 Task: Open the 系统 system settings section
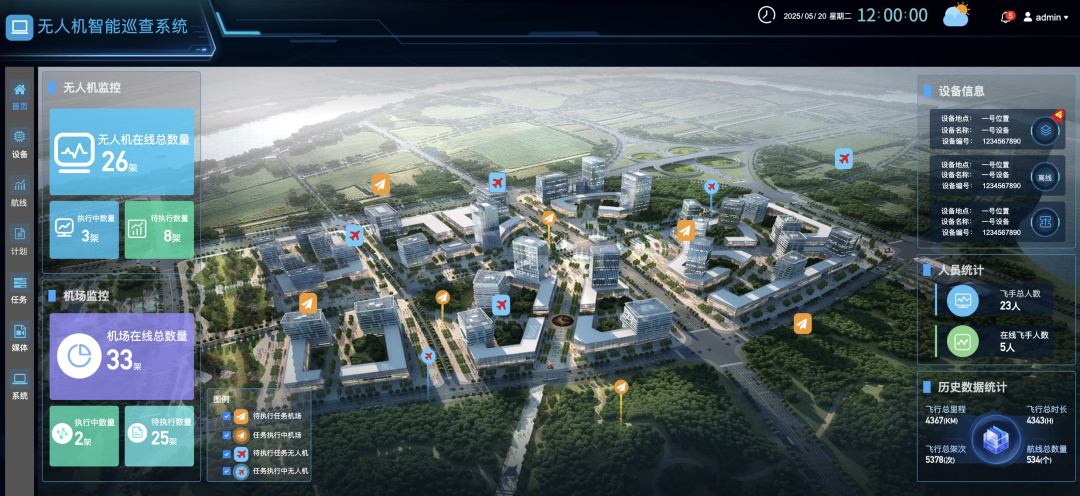[x=19, y=385]
